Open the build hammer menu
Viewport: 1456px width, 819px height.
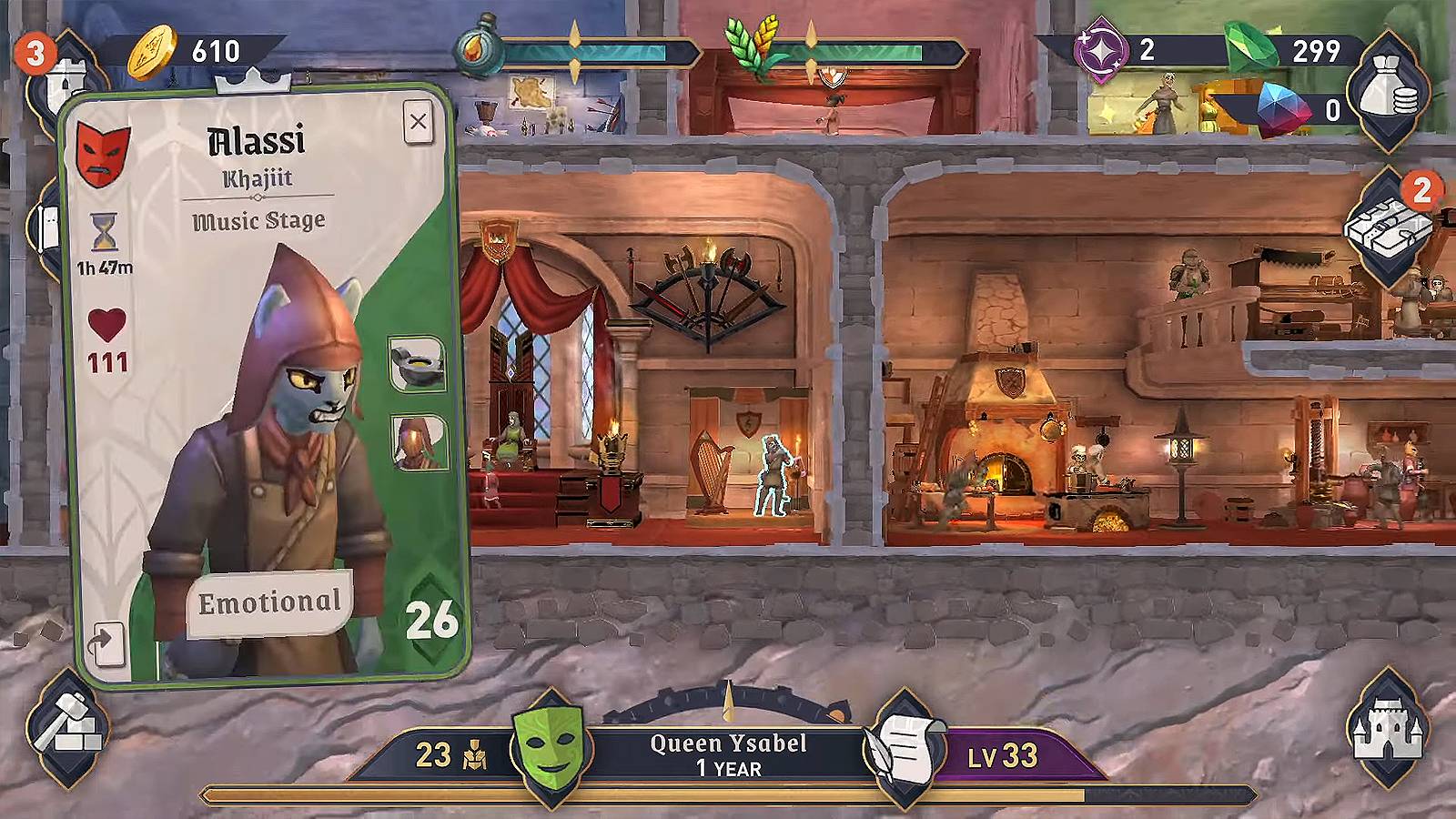click(x=67, y=727)
